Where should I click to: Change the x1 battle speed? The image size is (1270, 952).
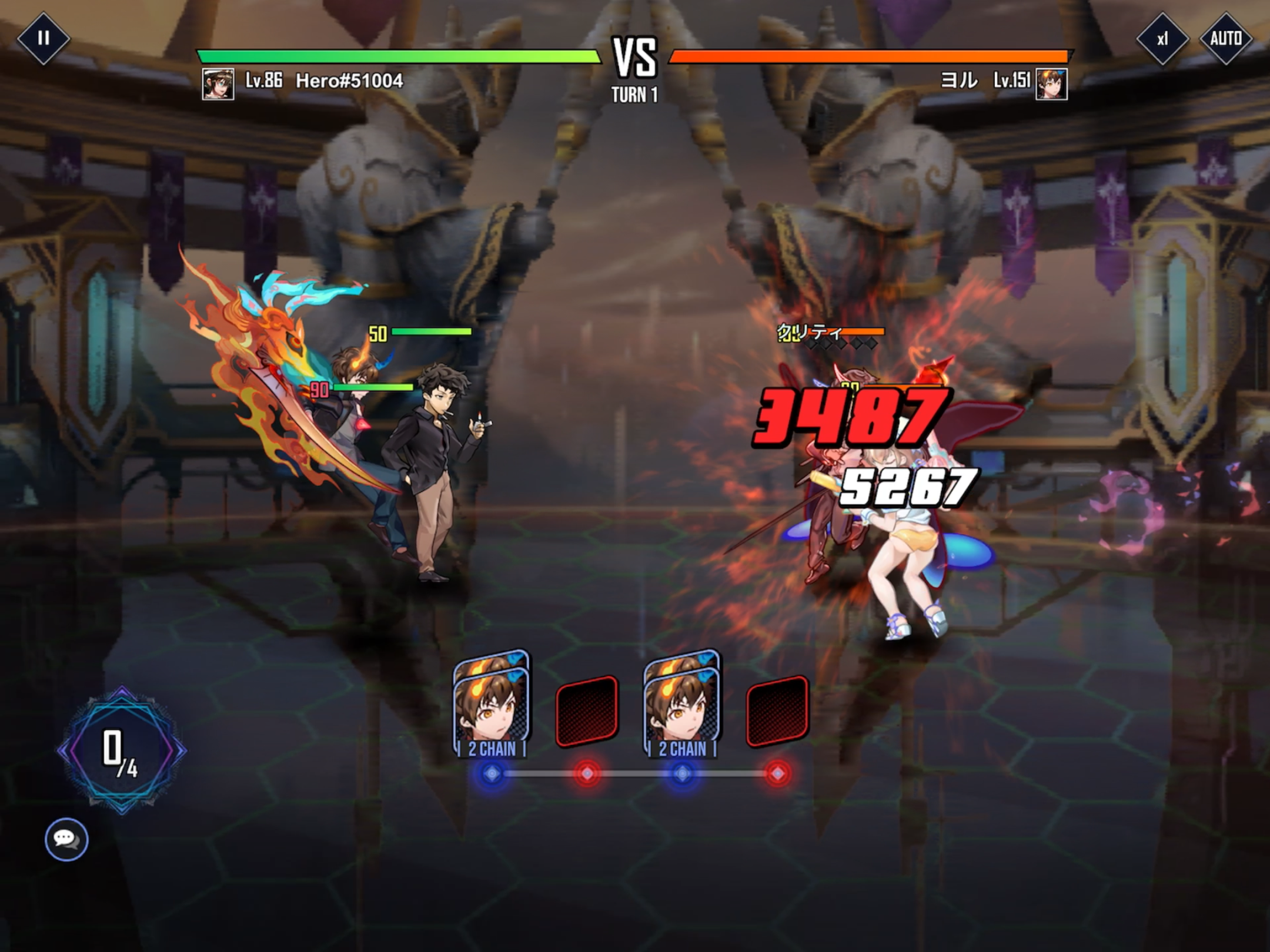(x=1162, y=39)
